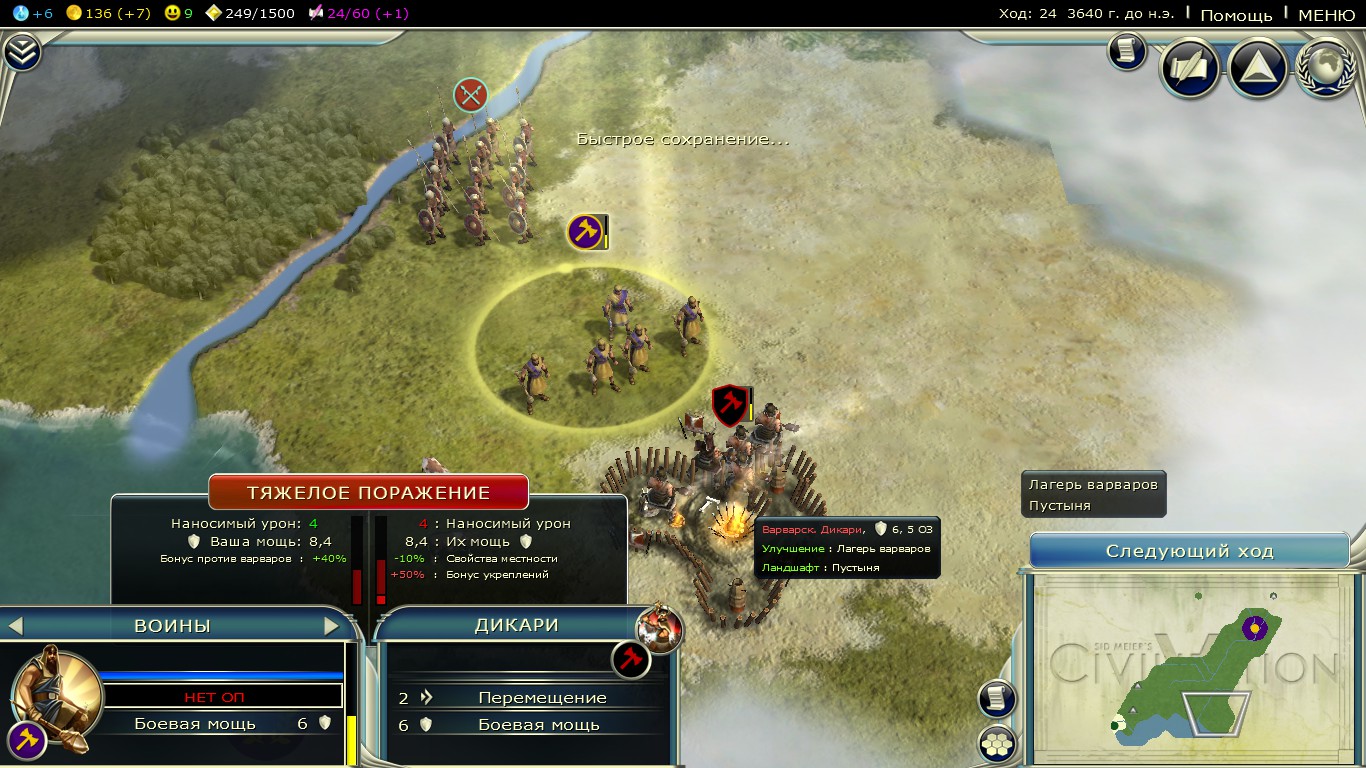Open the scroll icon beside the minimap
1366x768 pixels.
pyautogui.click(x=997, y=699)
